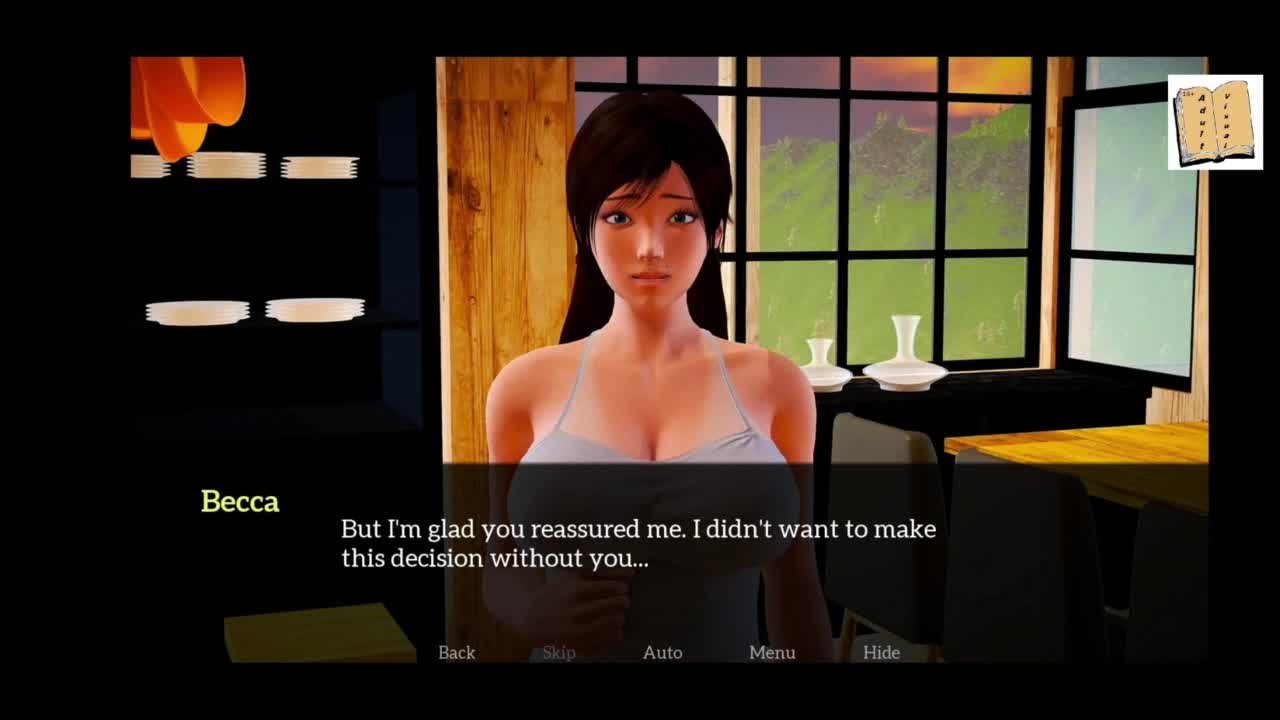
Task: Click the Skip dialogue button
Action: 559,652
